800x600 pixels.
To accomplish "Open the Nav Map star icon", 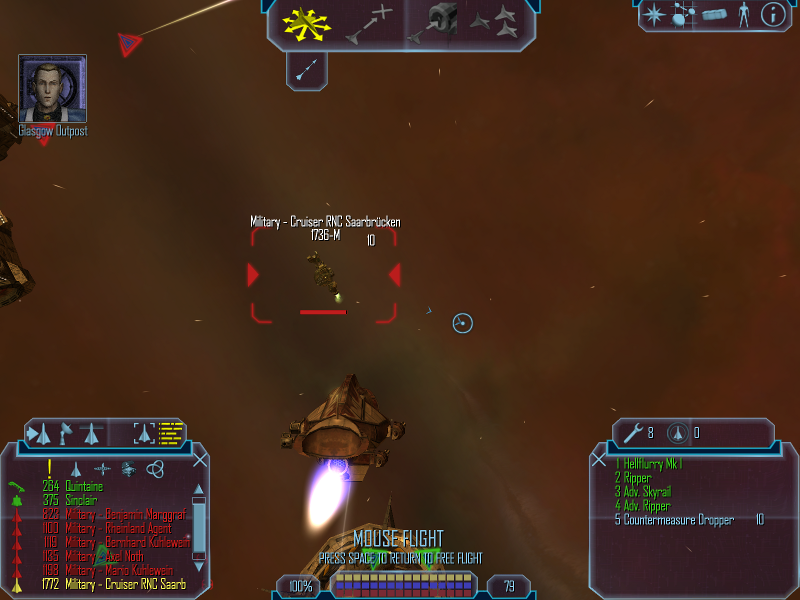I will coord(653,14).
